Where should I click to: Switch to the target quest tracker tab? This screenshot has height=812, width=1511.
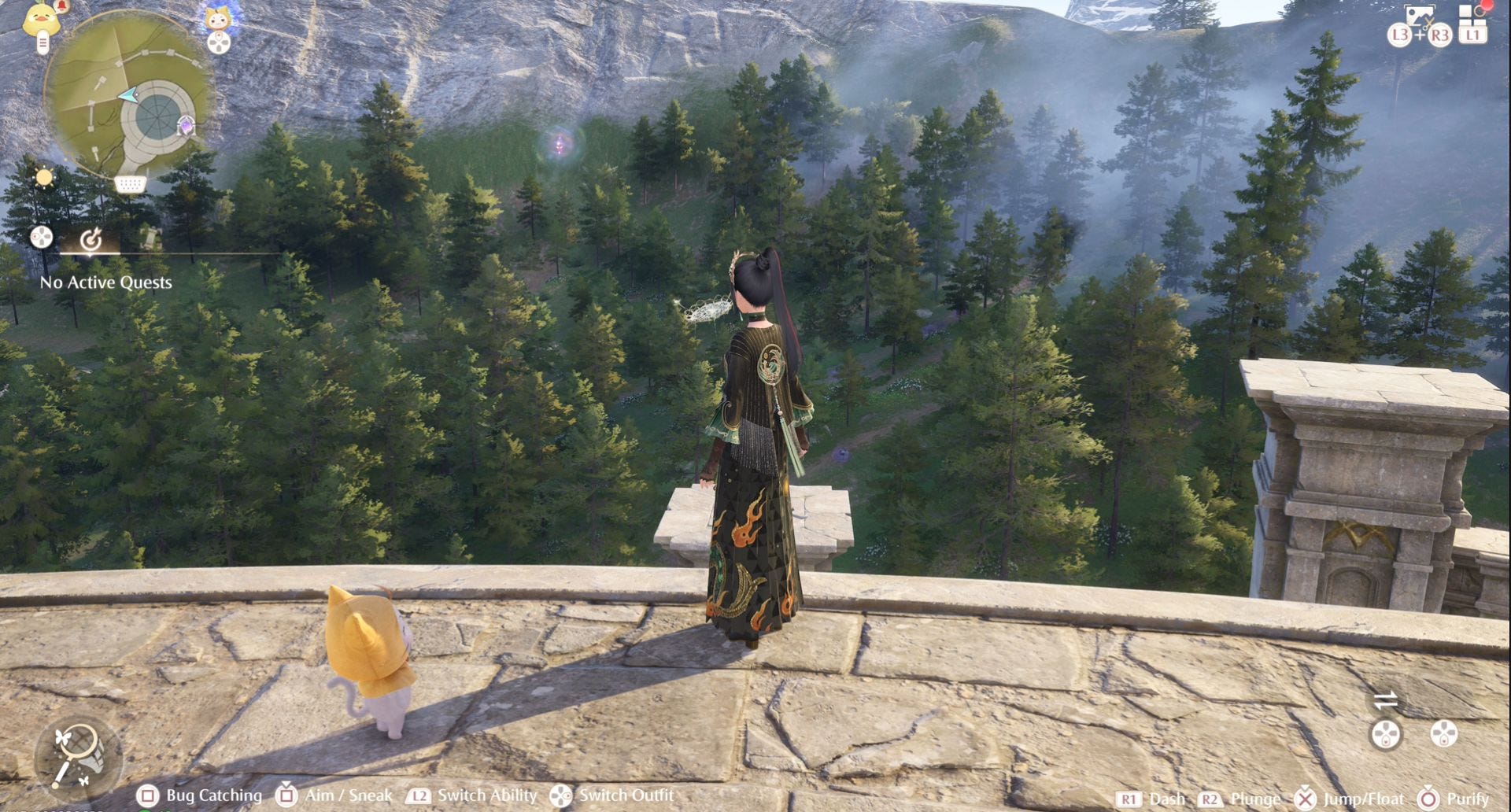click(91, 238)
